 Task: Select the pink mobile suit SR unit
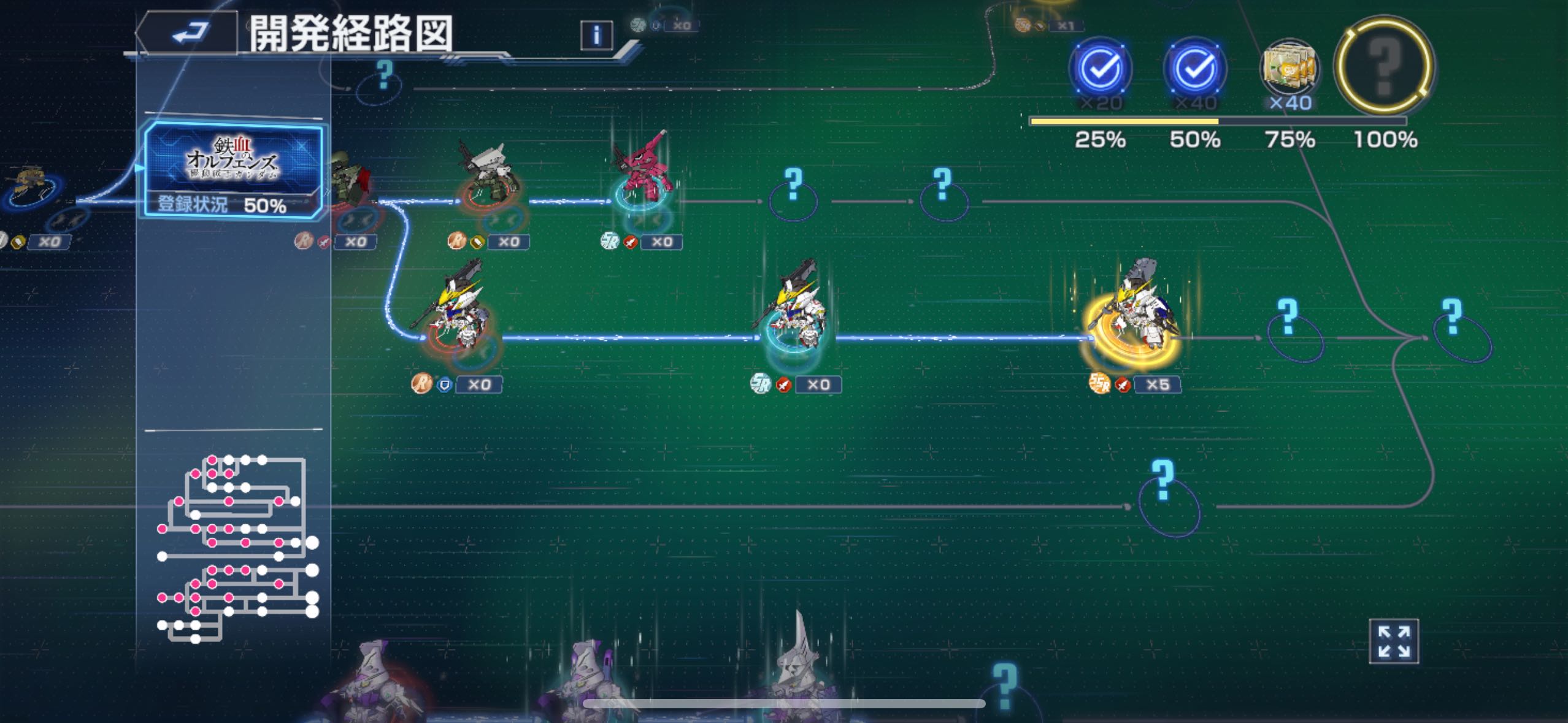point(642,172)
